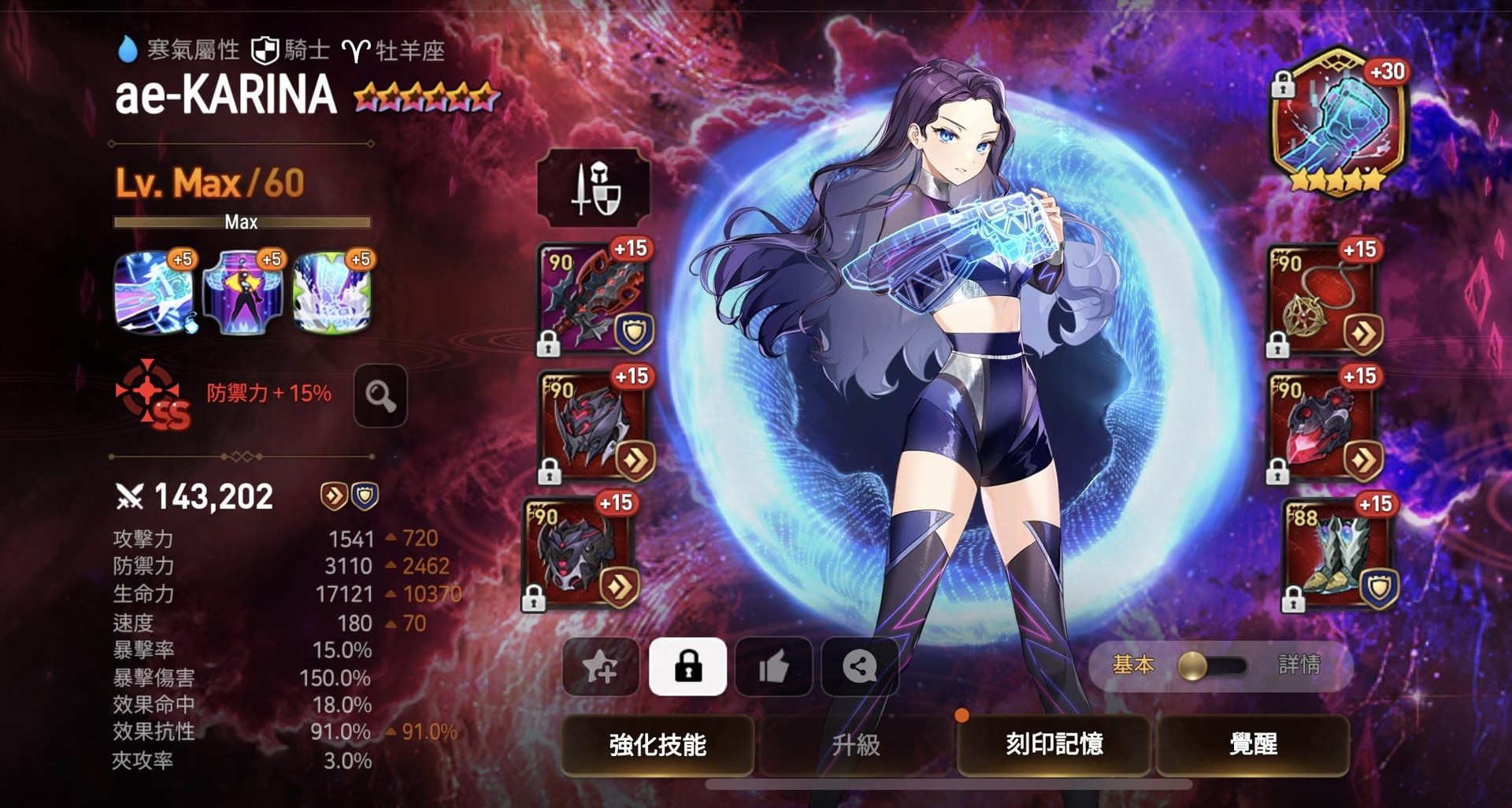Click the magnifier next to 防禦力 +15%

[380, 398]
